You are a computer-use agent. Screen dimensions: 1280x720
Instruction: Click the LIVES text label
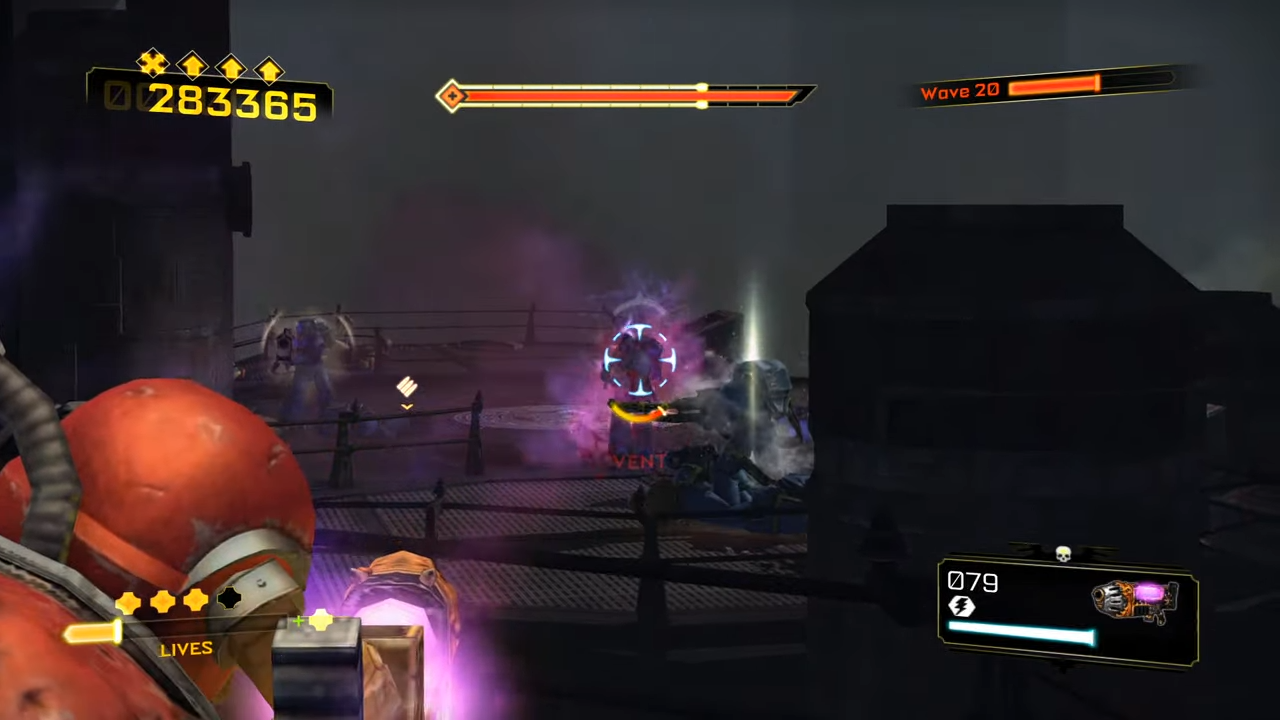(x=185, y=648)
